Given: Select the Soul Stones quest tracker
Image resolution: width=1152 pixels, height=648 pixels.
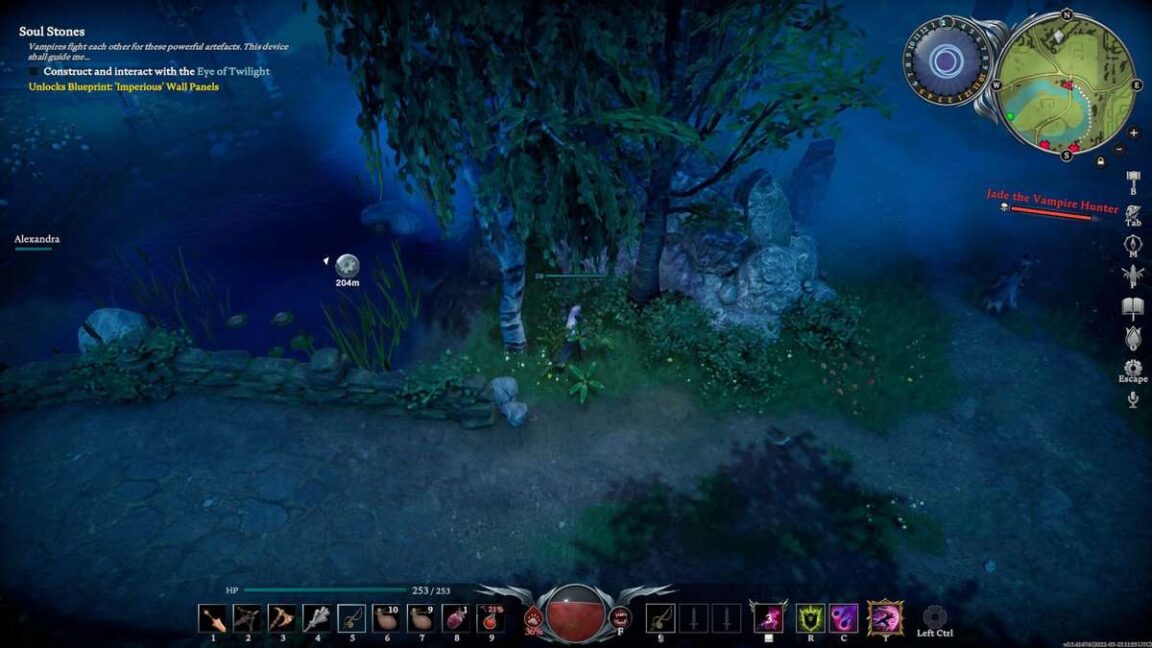Looking at the screenshot, I should pyautogui.click(x=52, y=32).
